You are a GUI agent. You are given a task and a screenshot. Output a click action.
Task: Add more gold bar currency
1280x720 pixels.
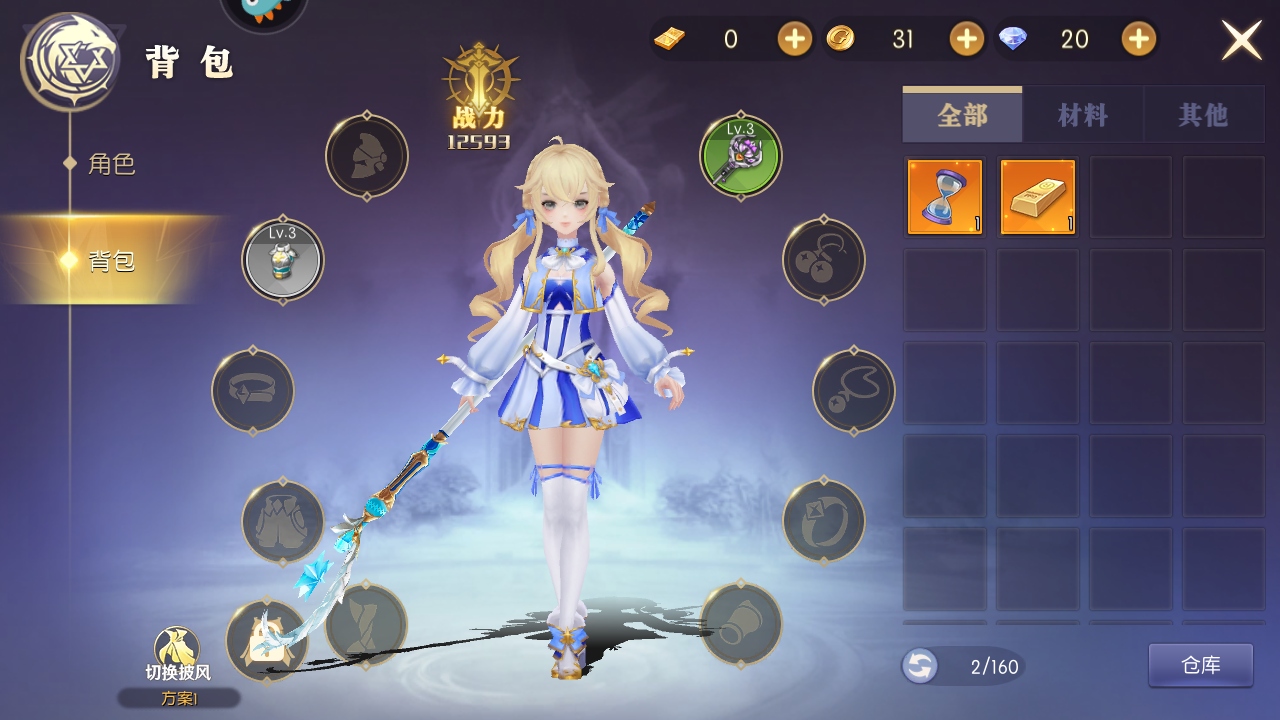click(795, 39)
